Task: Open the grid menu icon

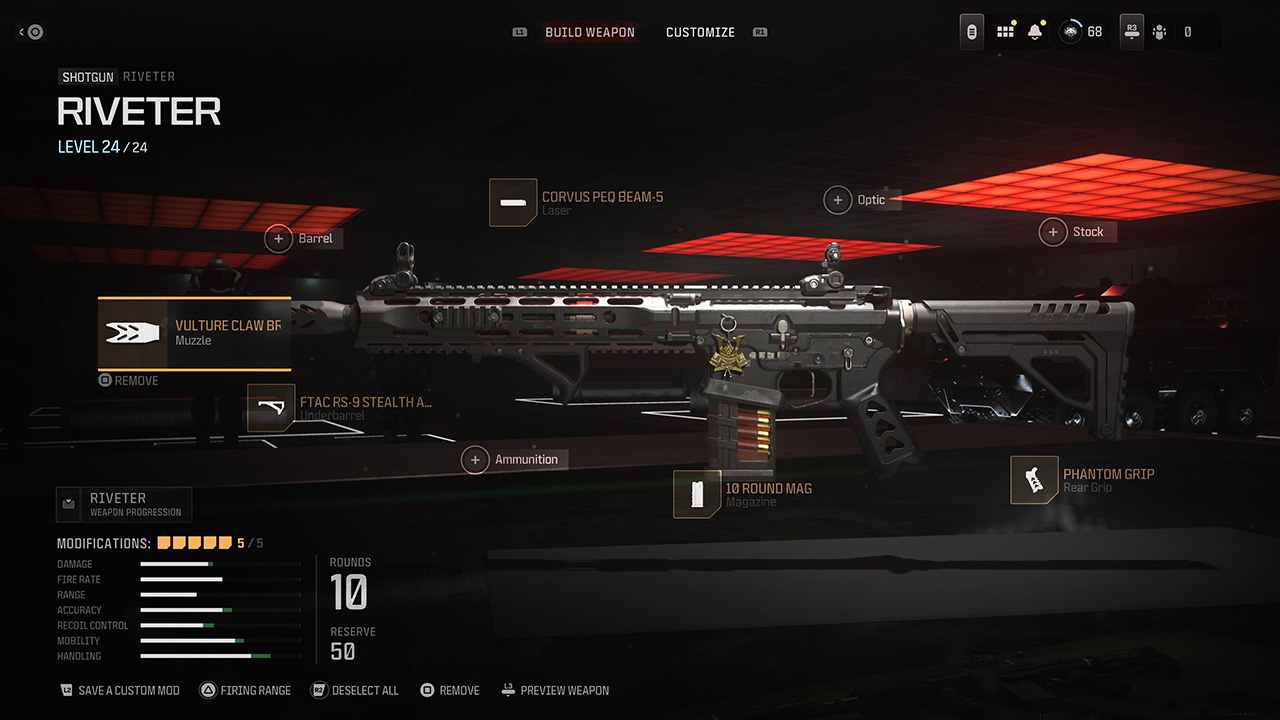Action: [1005, 32]
